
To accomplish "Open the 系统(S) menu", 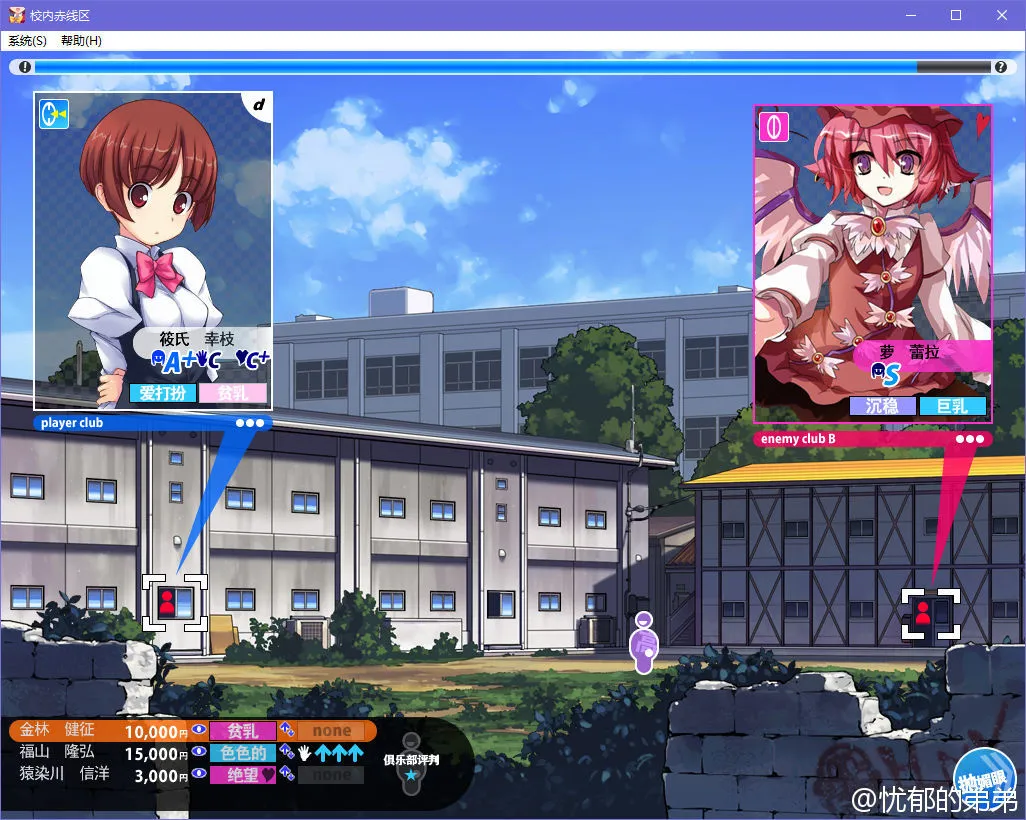I will point(27,41).
